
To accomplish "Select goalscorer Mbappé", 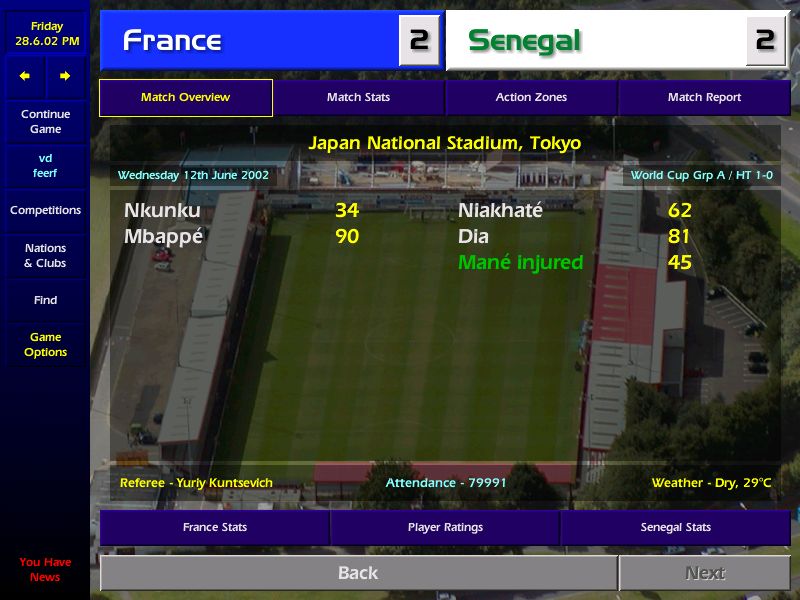I will click(163, 237).
